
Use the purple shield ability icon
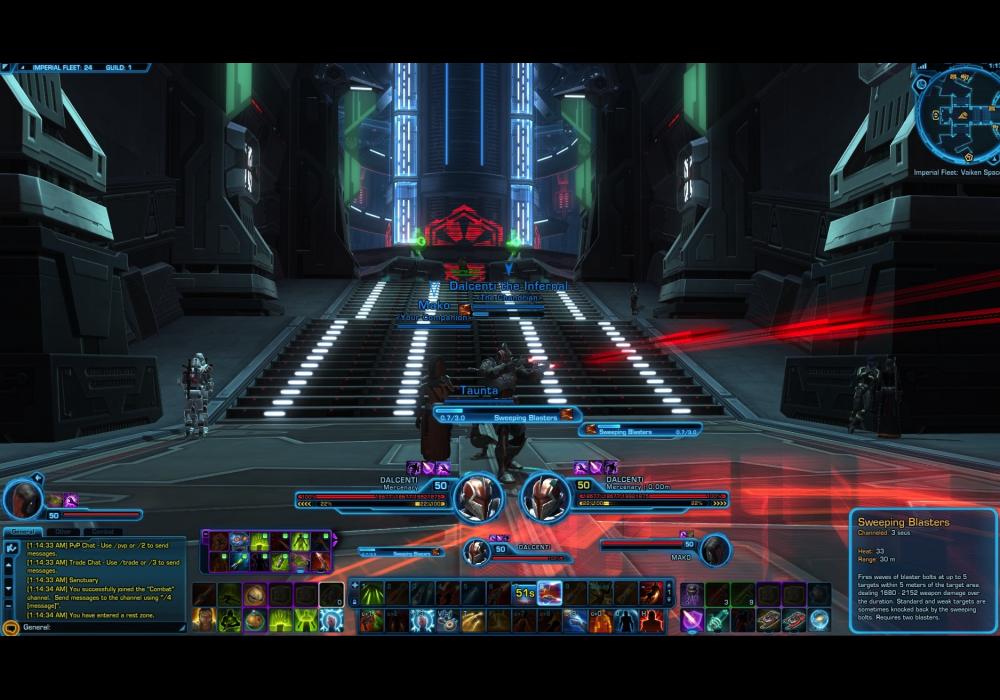coord(692,620)
